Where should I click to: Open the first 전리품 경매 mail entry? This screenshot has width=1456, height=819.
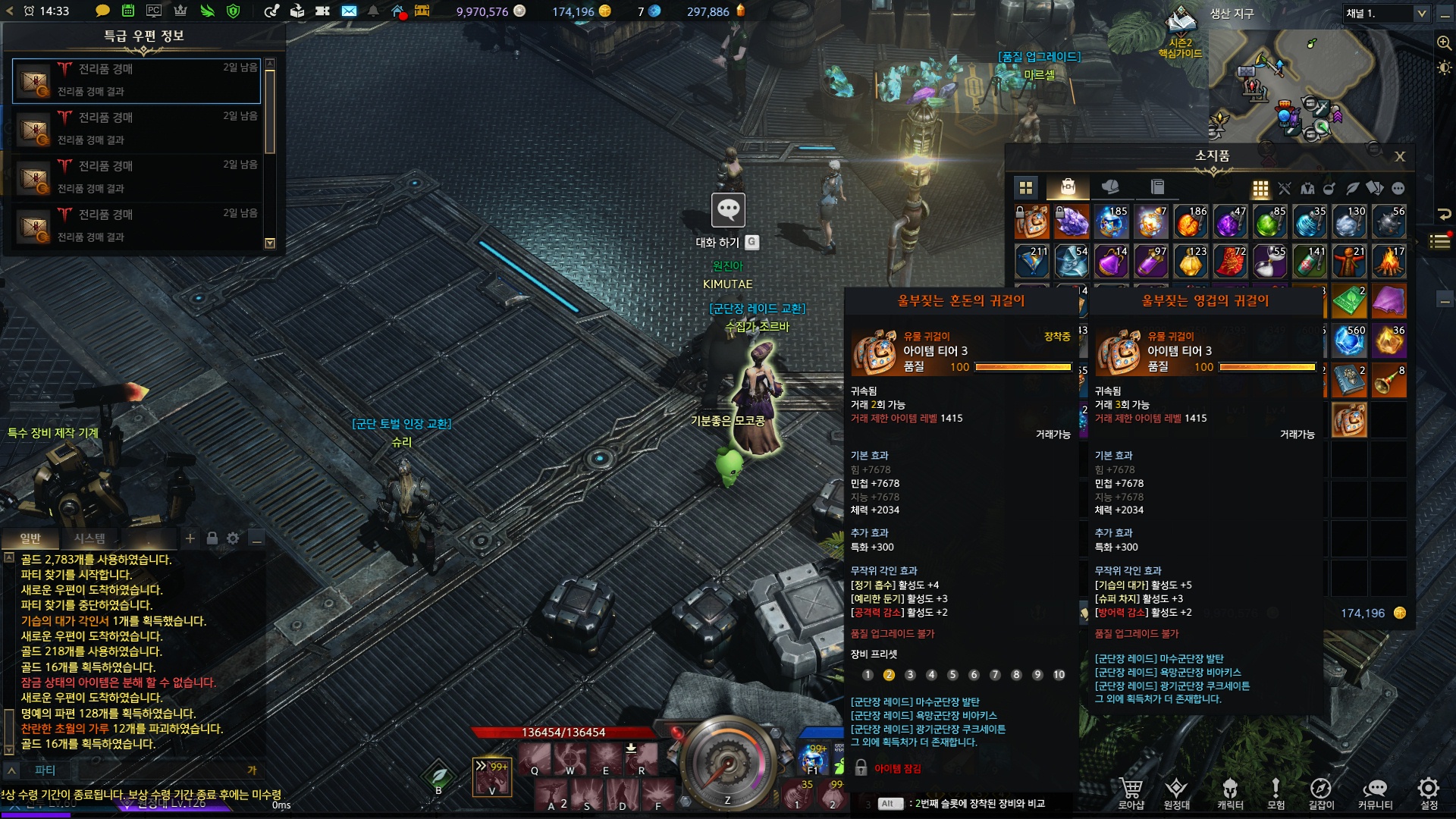pyautogui.click(x=136, y=80)
